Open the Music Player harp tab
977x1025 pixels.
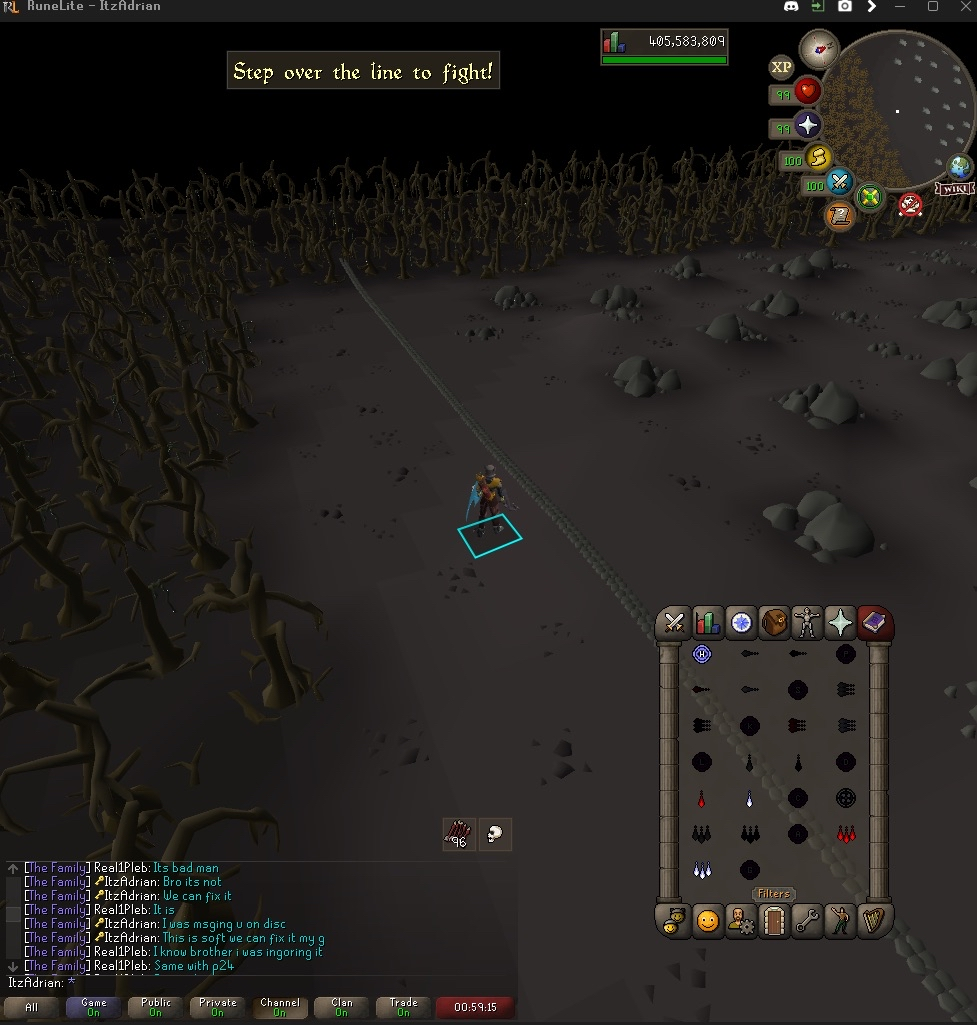click(x=875, y=920)
